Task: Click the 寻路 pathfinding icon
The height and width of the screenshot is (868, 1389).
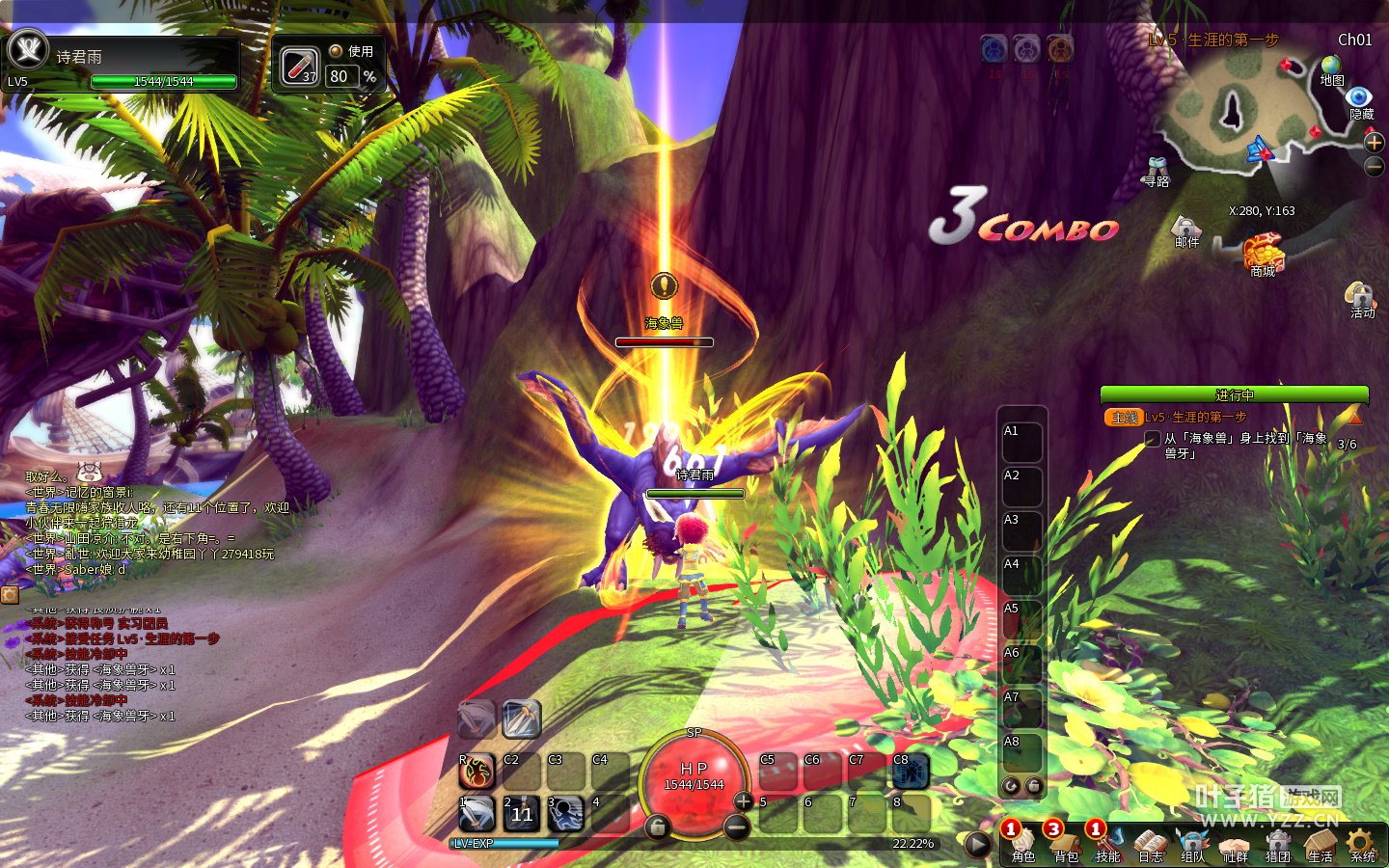Action: tap(1157, 168)
